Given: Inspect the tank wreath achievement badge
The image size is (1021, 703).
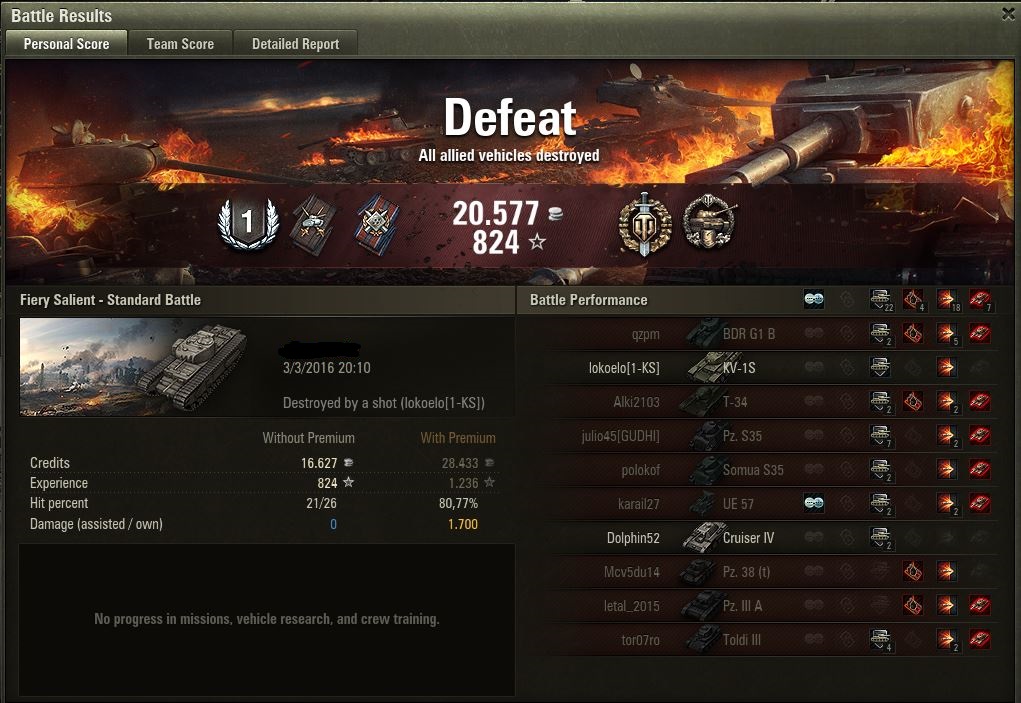Looking at the screenshot, I should [708, 222].
